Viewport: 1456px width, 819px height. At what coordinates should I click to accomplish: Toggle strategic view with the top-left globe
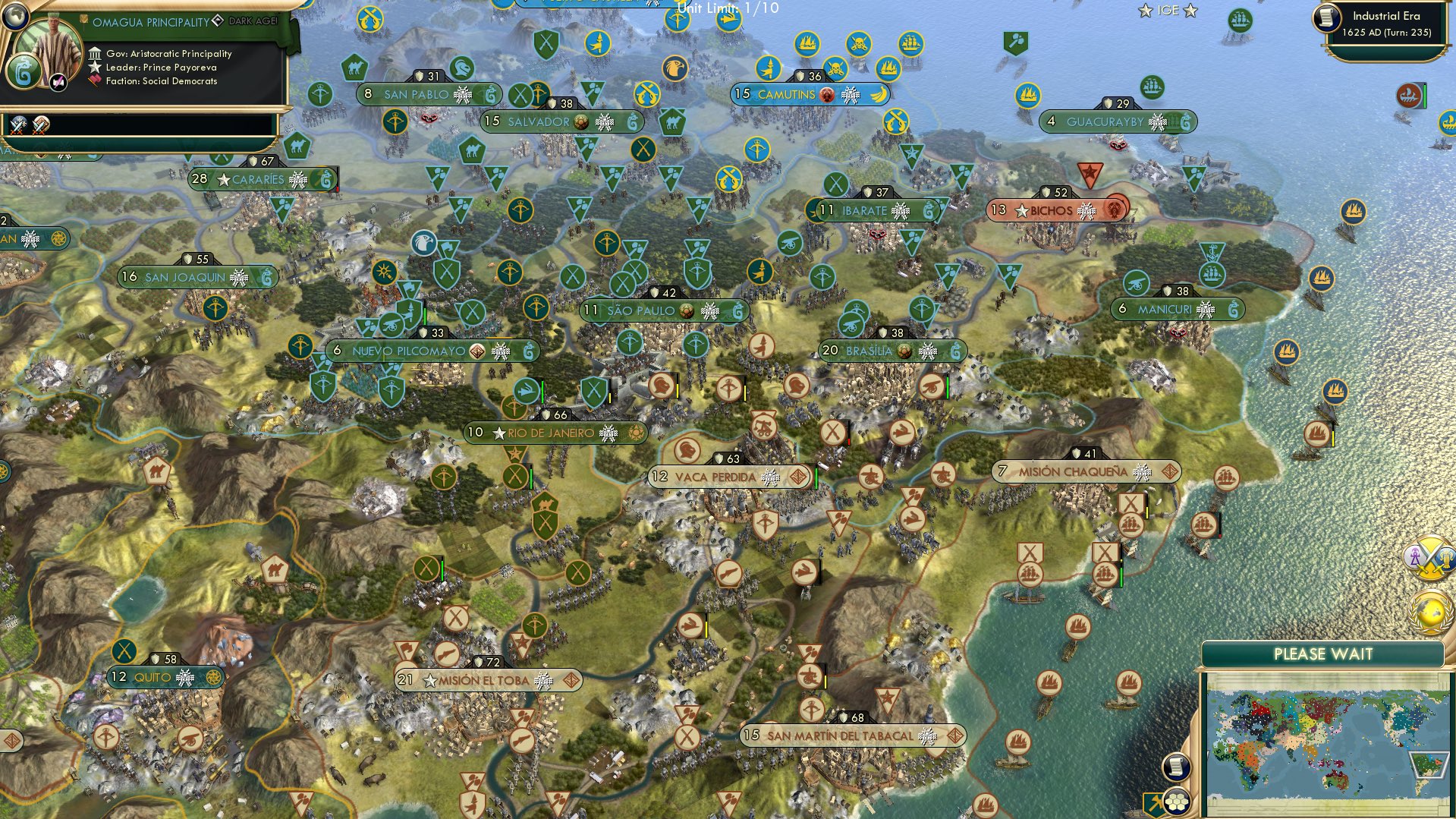click(14, 17)
